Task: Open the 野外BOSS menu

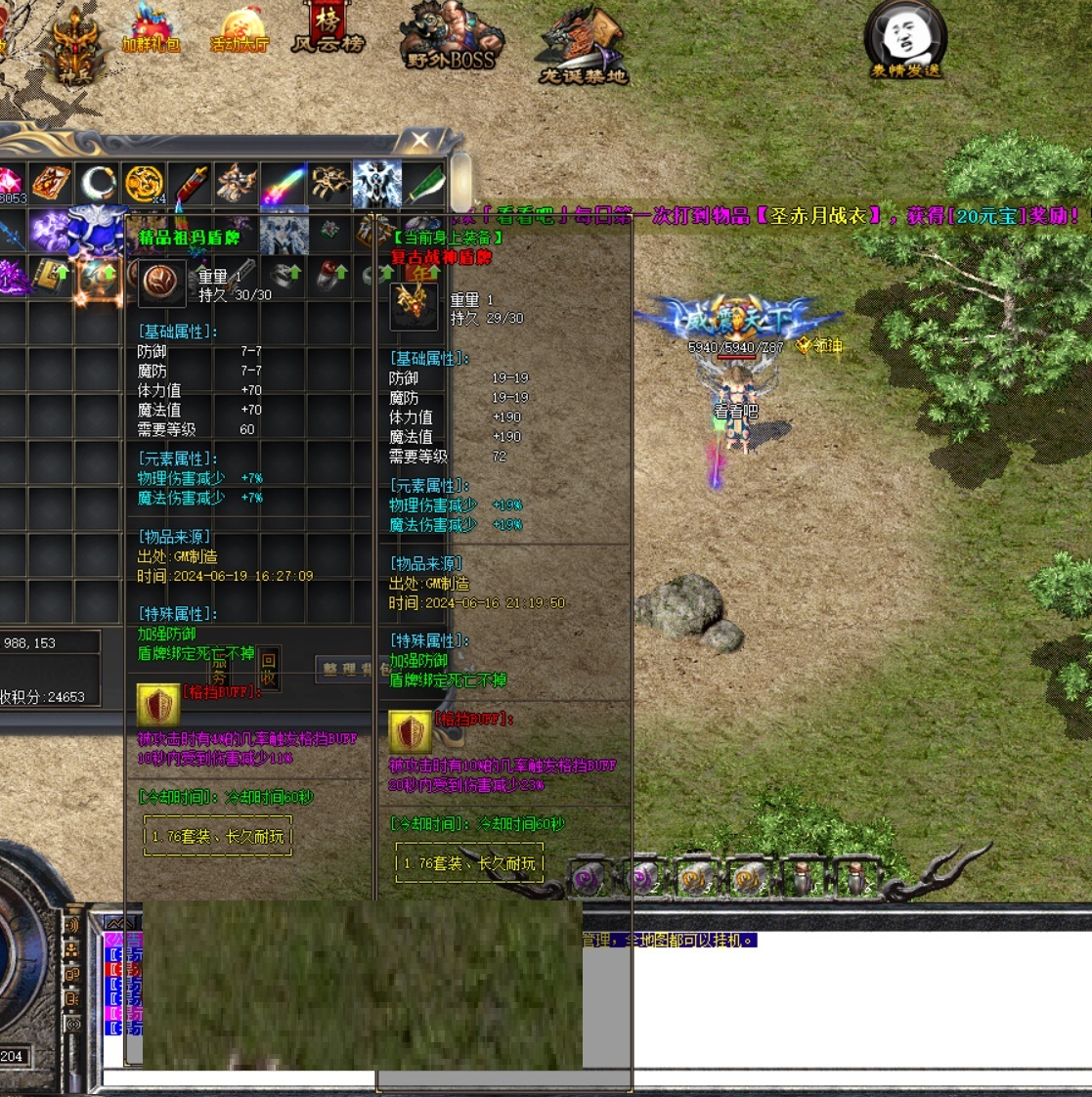Action: 450,39
